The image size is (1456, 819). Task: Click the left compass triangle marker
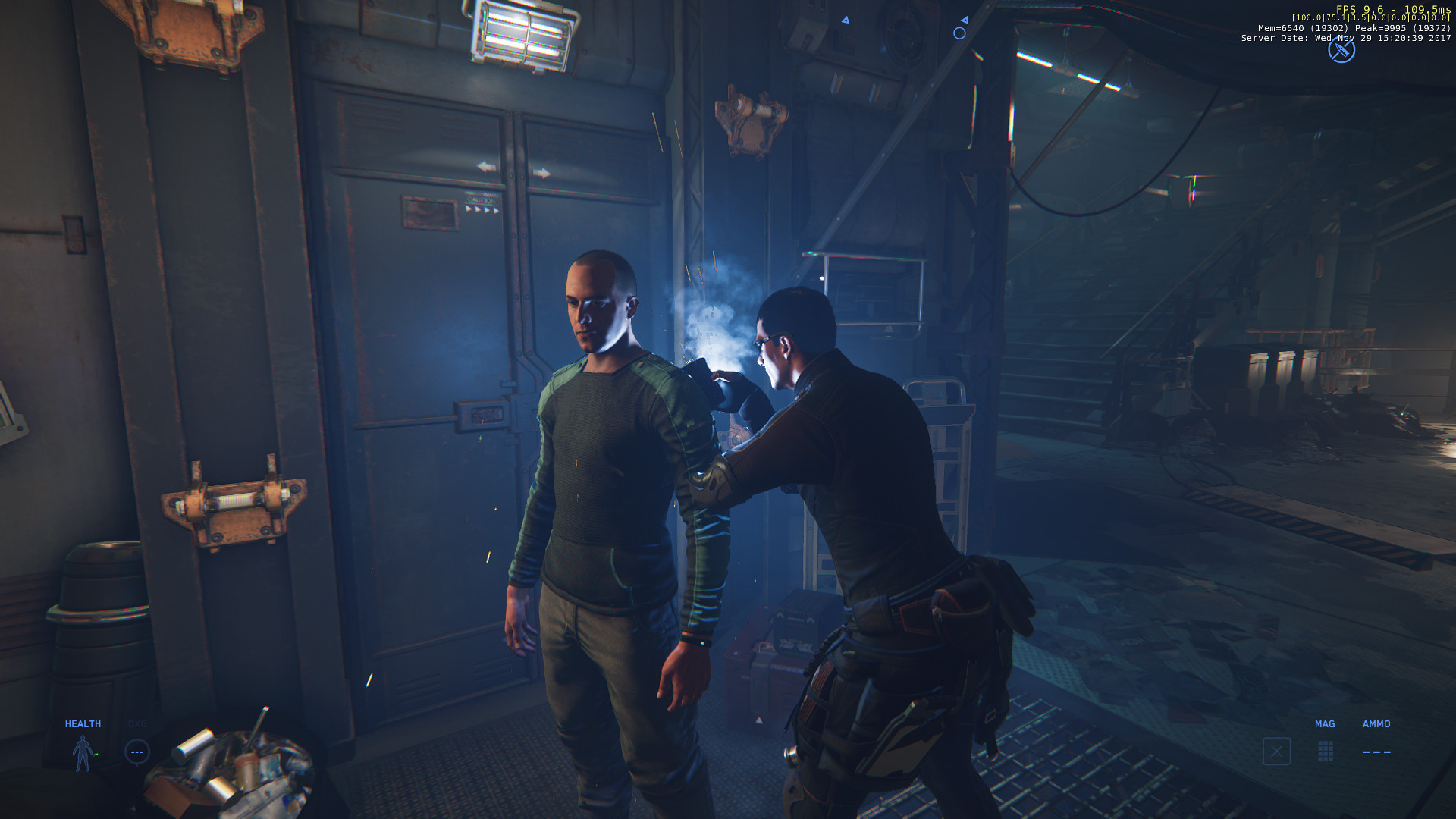click(846, 19)
